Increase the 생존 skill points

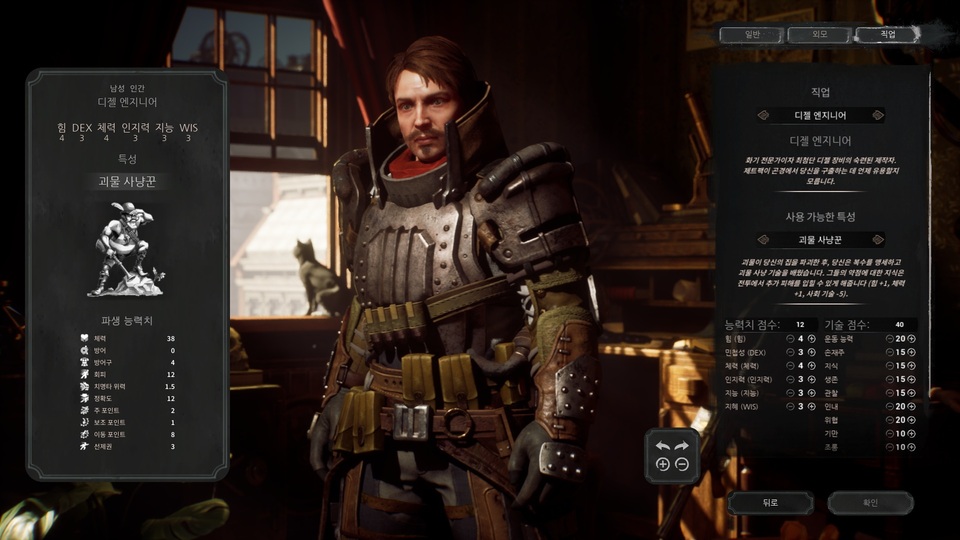pyautogui.click(x=912, y=379)
